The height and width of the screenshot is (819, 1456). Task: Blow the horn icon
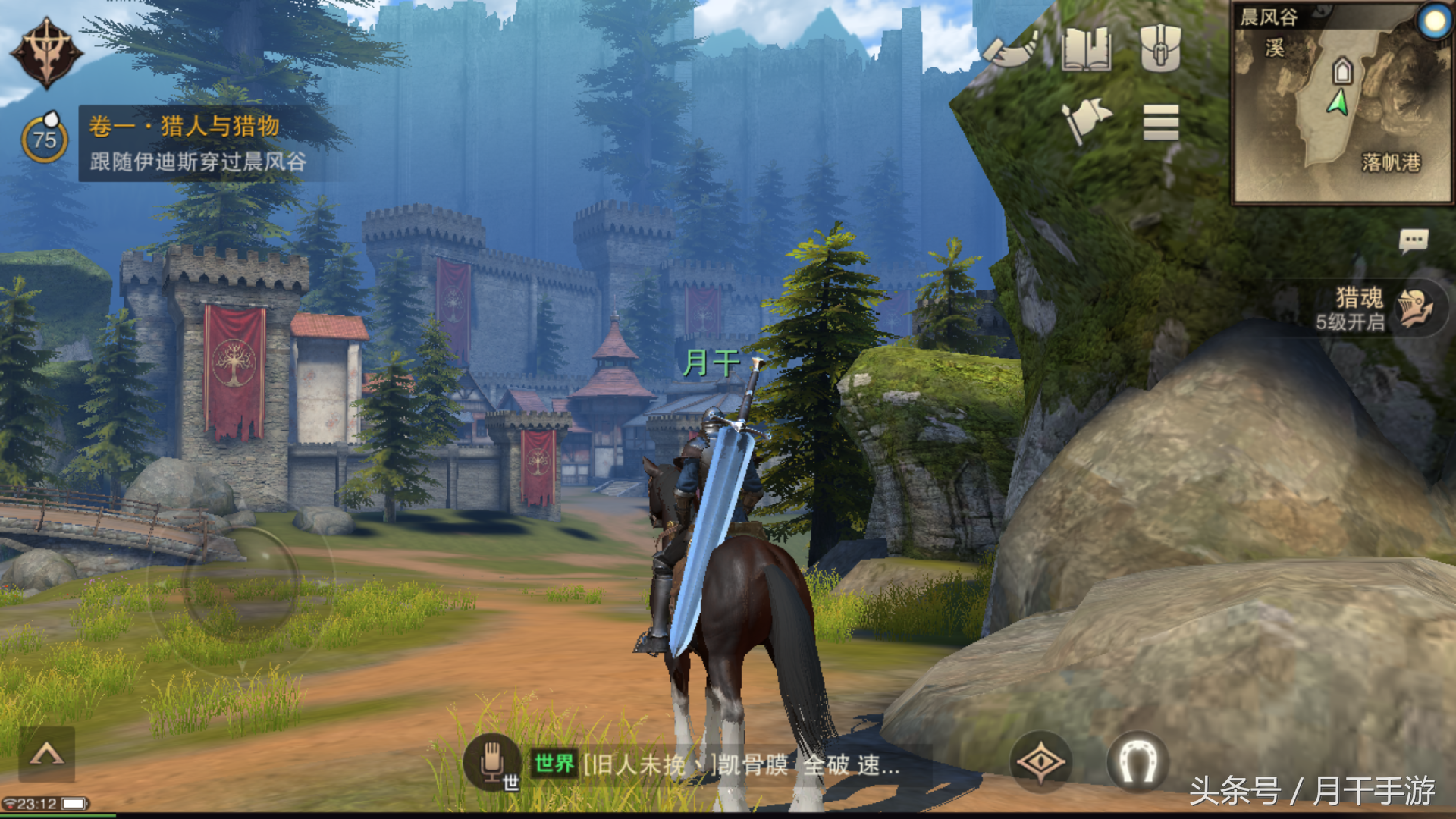[1012, 50]
